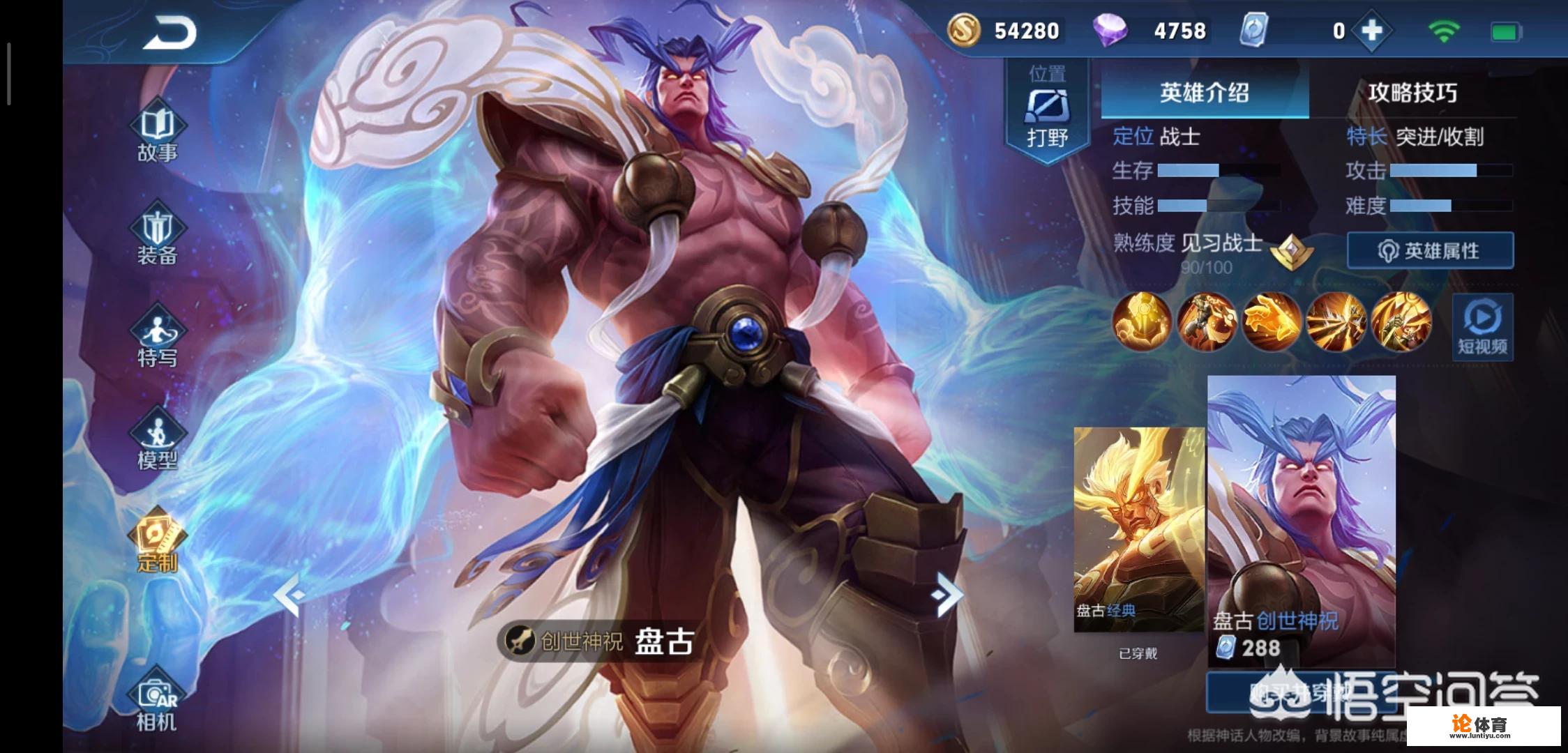Open the 特写 close-up view
This screenshot has width=1568, height=753.
[x=158, y=340]
